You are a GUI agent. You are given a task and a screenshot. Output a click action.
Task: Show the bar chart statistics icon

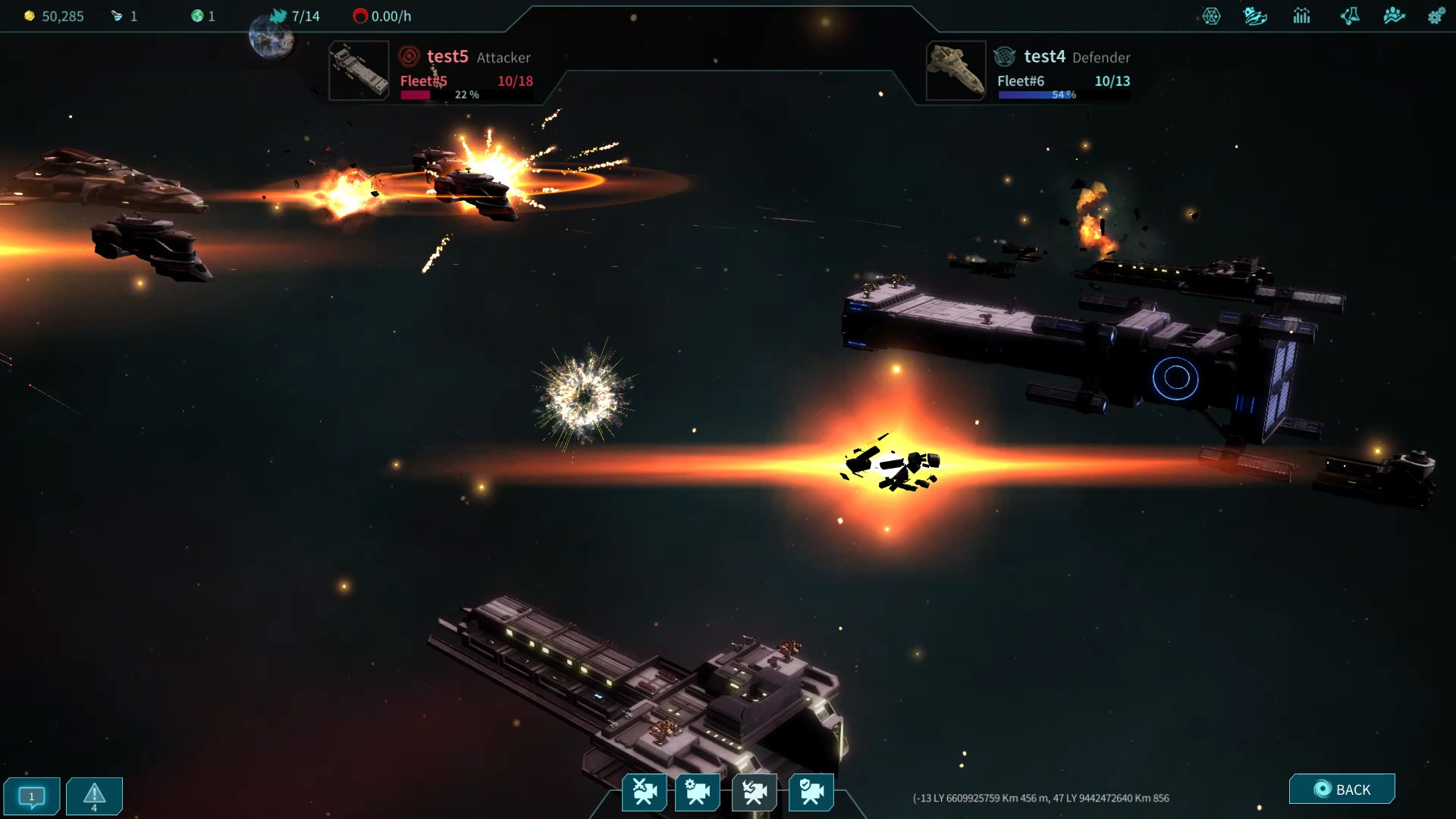[x=1302, y=16]
